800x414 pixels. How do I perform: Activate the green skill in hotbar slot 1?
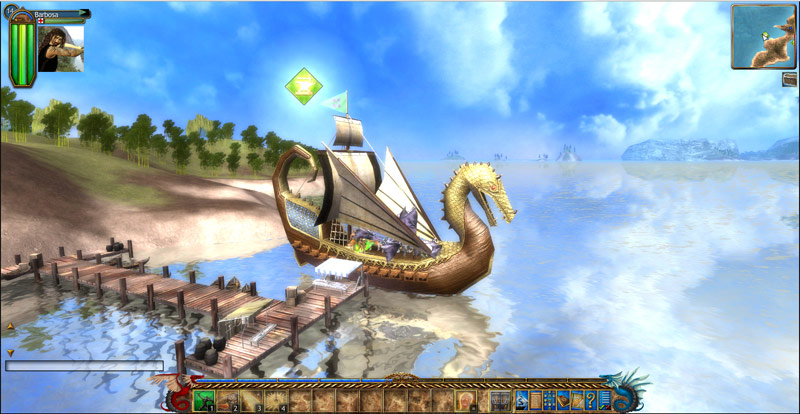pos(204,401)
